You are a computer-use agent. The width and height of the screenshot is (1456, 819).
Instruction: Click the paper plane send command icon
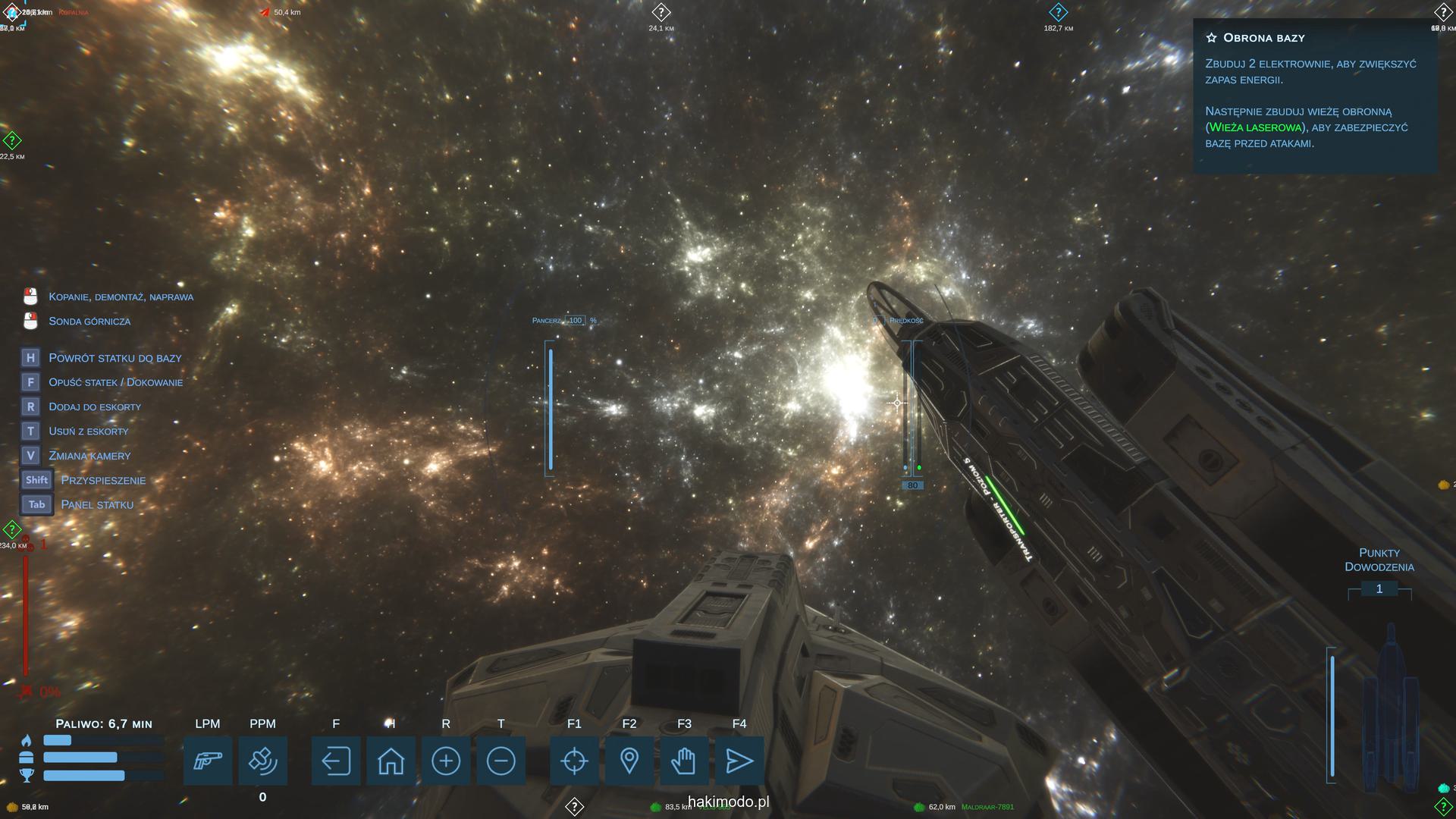pos(739,761)
